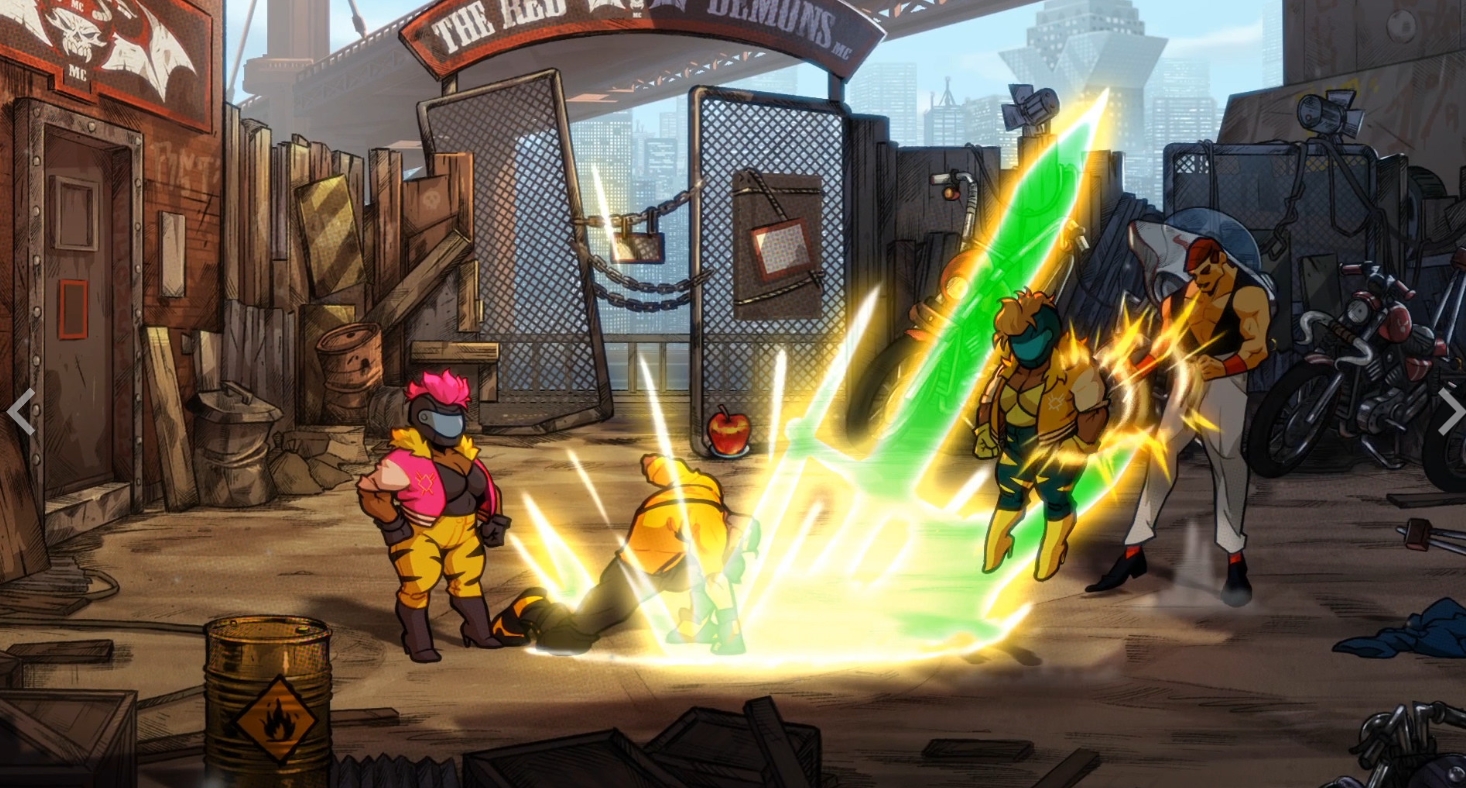
Task: Click the wanted poster on the chained gate panel
Action: (781, 245)
